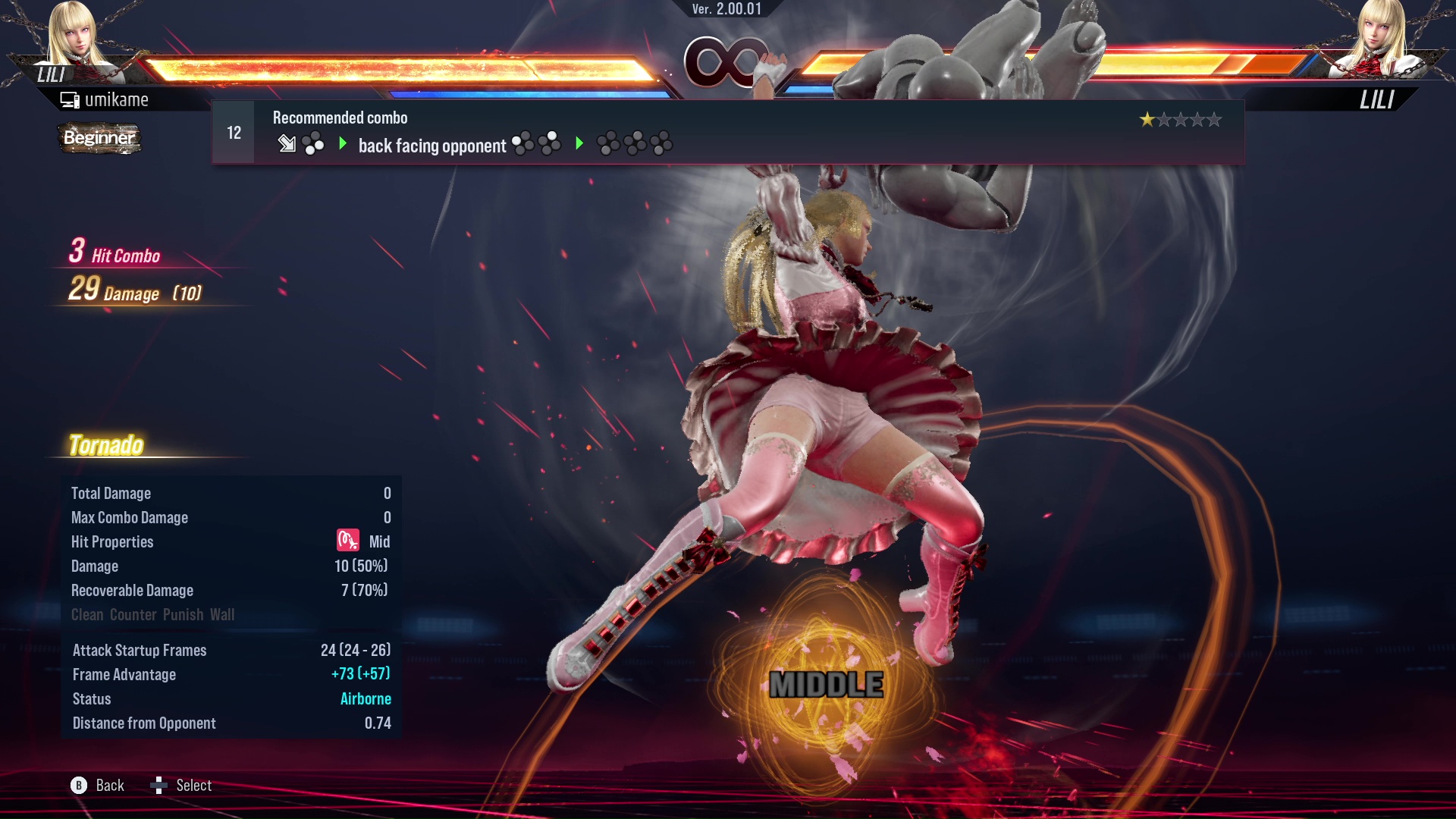Click the Select prompt at the bottom
1456x819 pixels.
194,786
